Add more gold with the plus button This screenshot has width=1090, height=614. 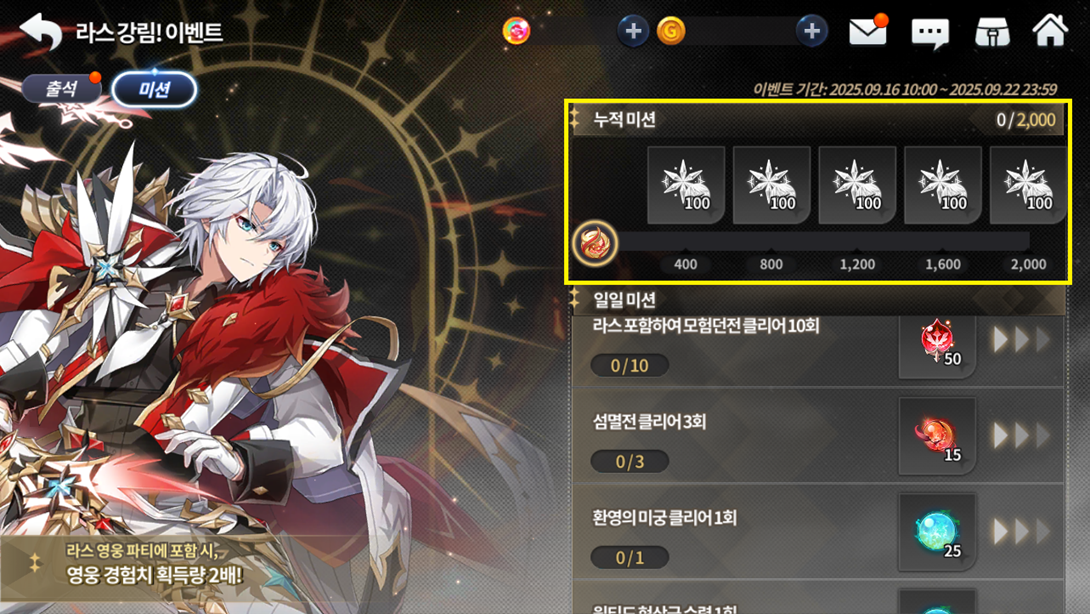[812, 31]
